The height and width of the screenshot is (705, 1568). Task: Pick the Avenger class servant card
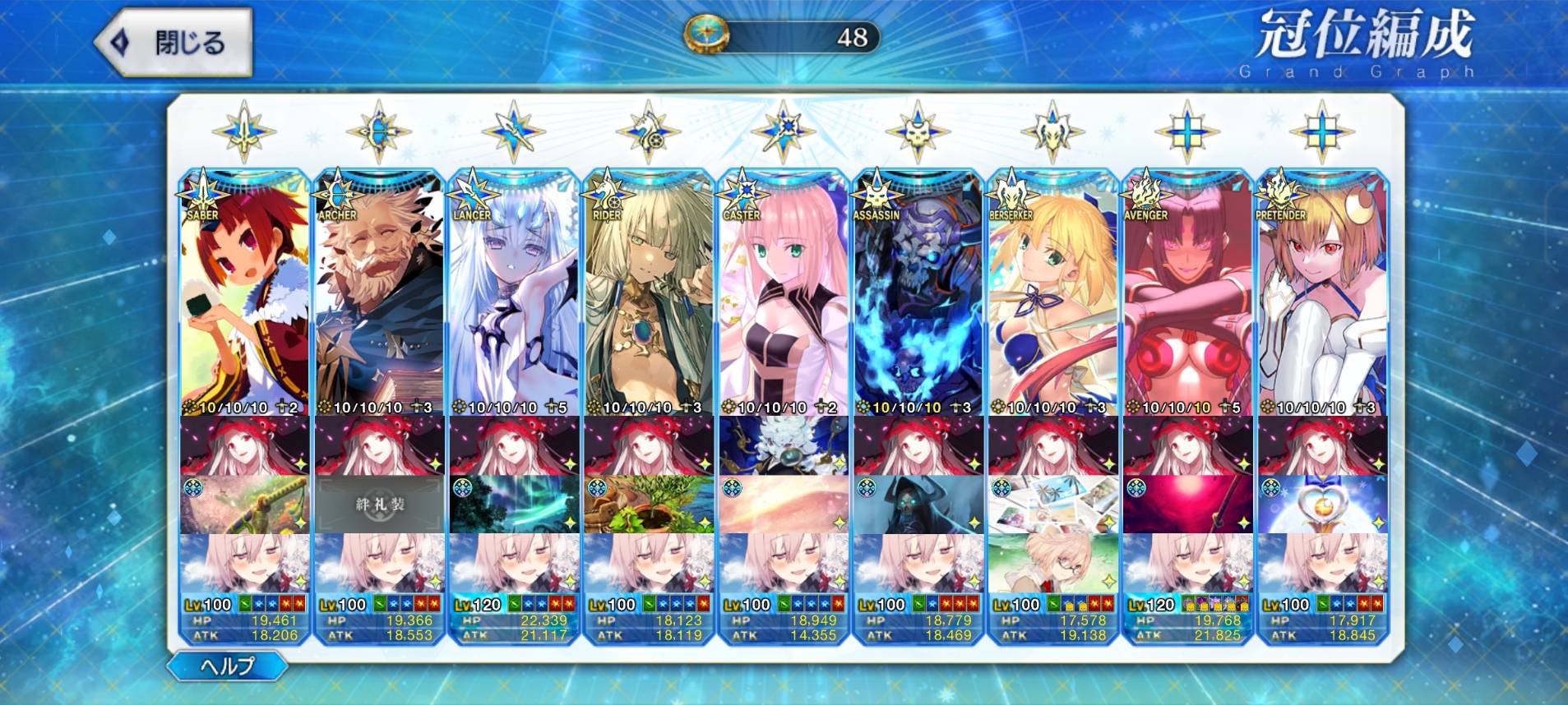pos(1189,296)
